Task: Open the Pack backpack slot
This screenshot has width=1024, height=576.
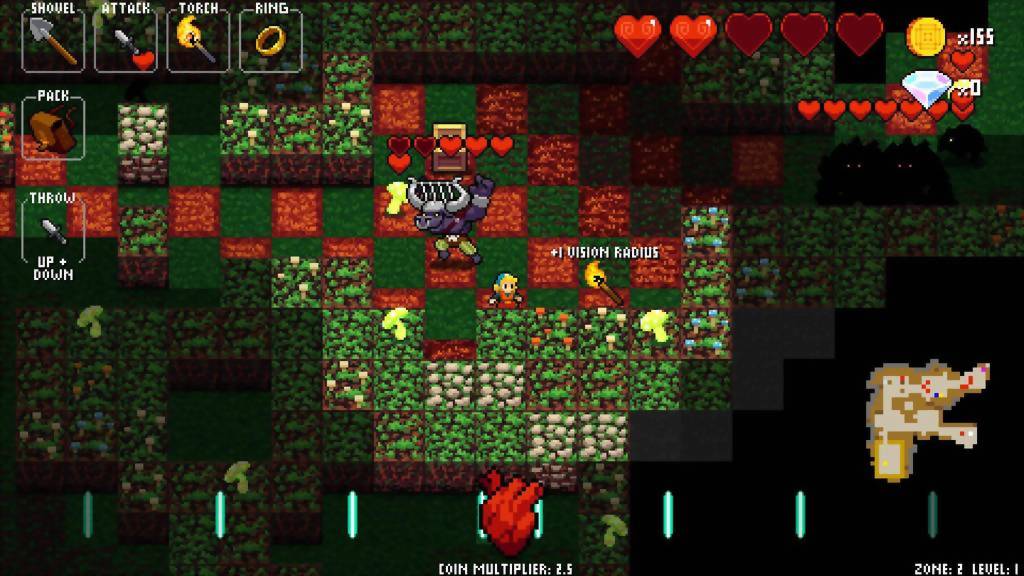Action: 52,126
